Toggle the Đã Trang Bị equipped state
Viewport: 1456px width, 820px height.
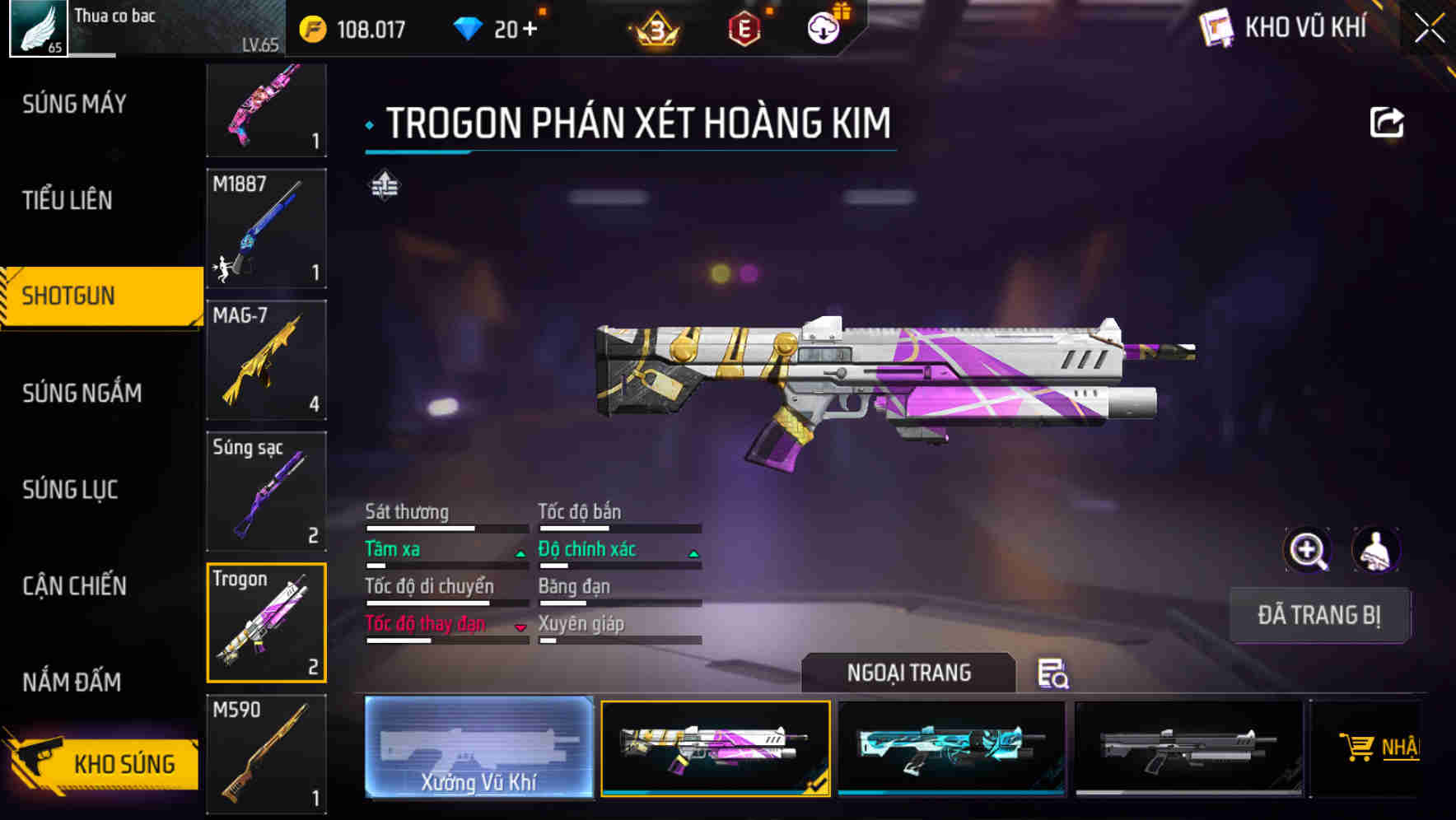[x=1319, y=615]
